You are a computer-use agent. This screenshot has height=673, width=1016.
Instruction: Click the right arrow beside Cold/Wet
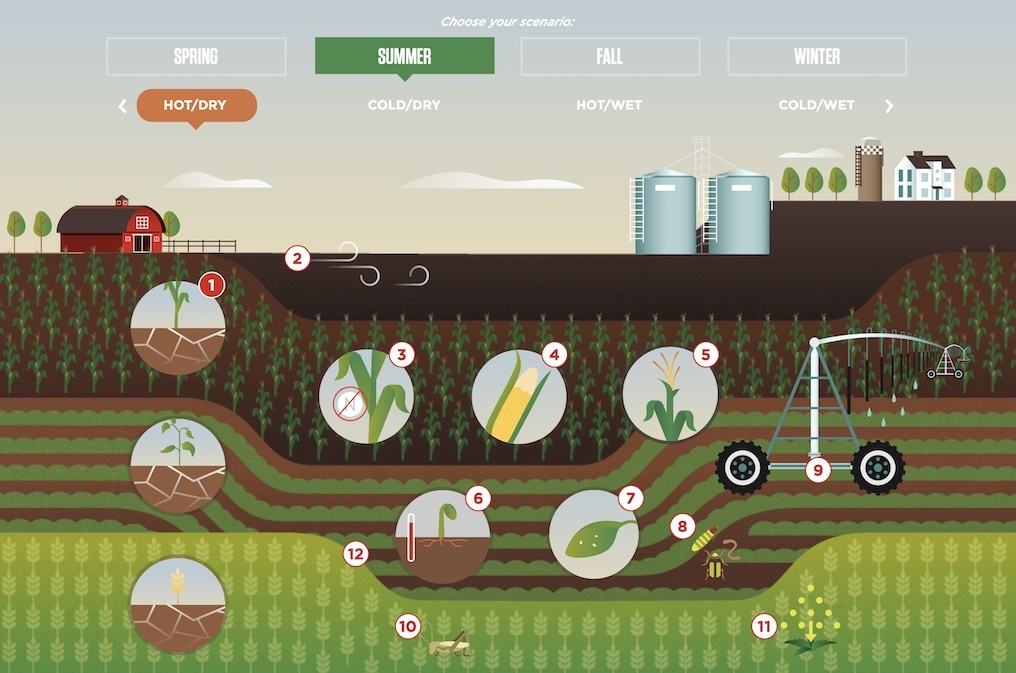tap(889, 106)
